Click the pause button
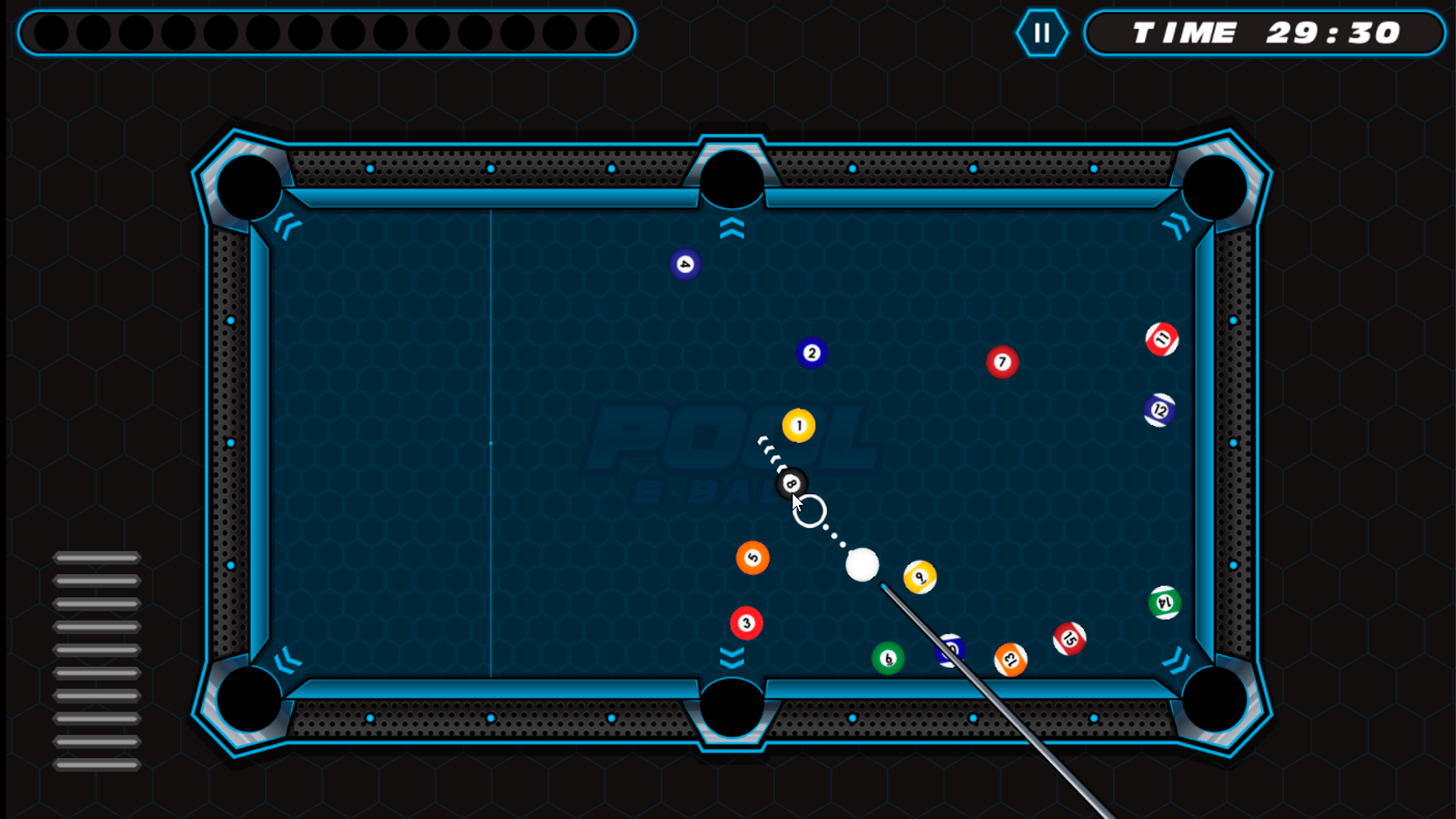1456x819 pixels. pyautogui.click(x=1042, y=34)
